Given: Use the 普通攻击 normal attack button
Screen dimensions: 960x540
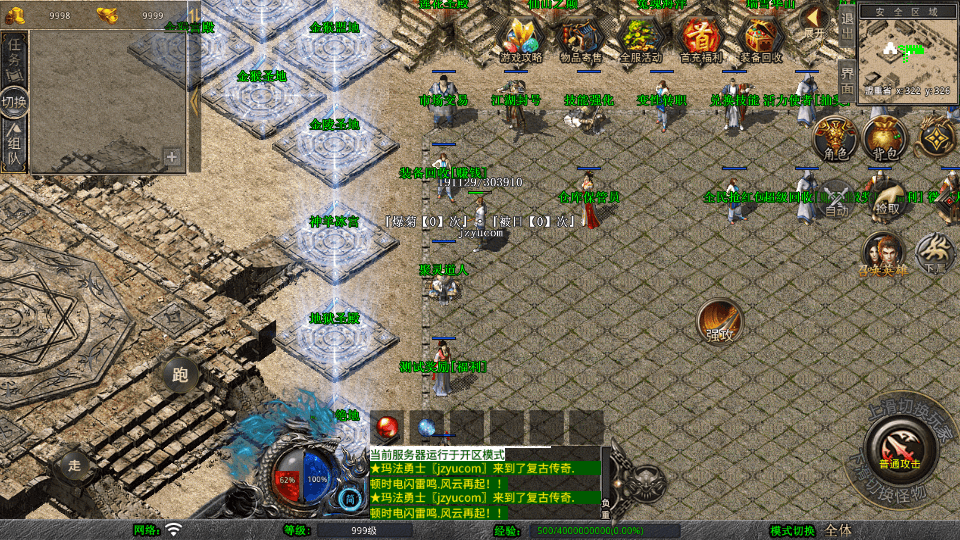Looking at the screenshot, I should pyautogui.click(x=898, y=448).
